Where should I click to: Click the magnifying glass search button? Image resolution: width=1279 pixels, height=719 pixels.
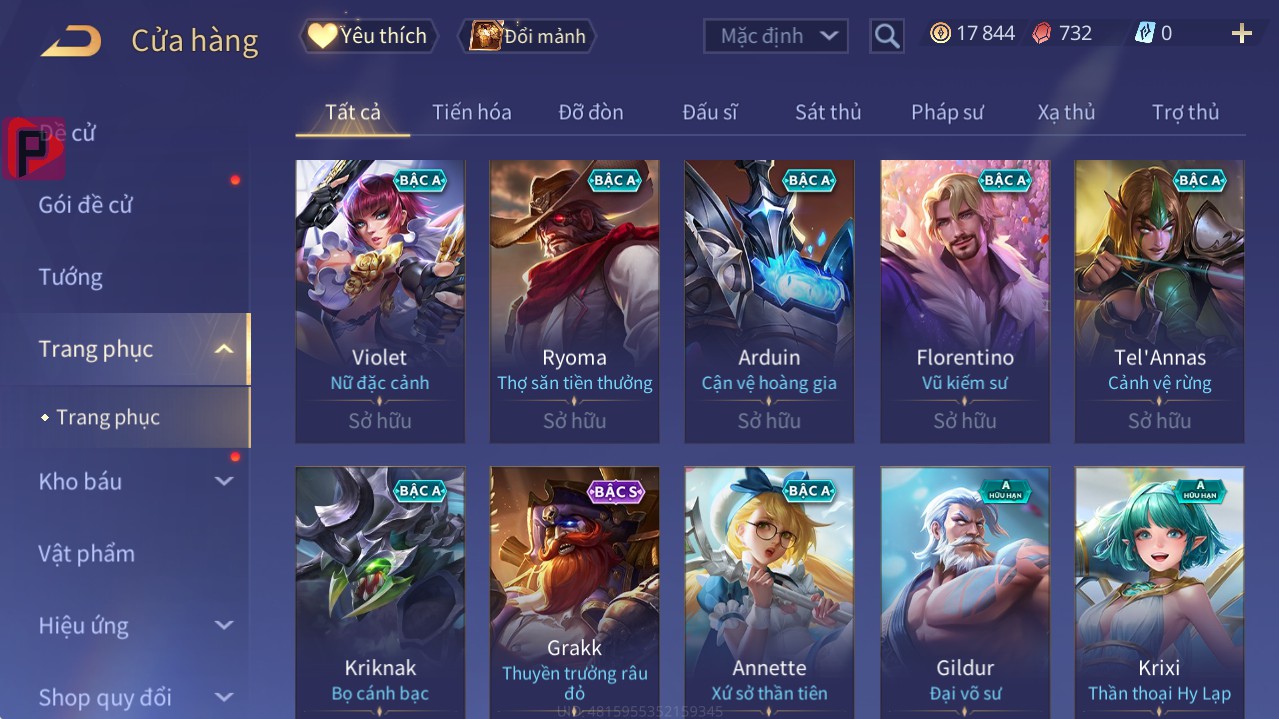(x=886, y=36)
